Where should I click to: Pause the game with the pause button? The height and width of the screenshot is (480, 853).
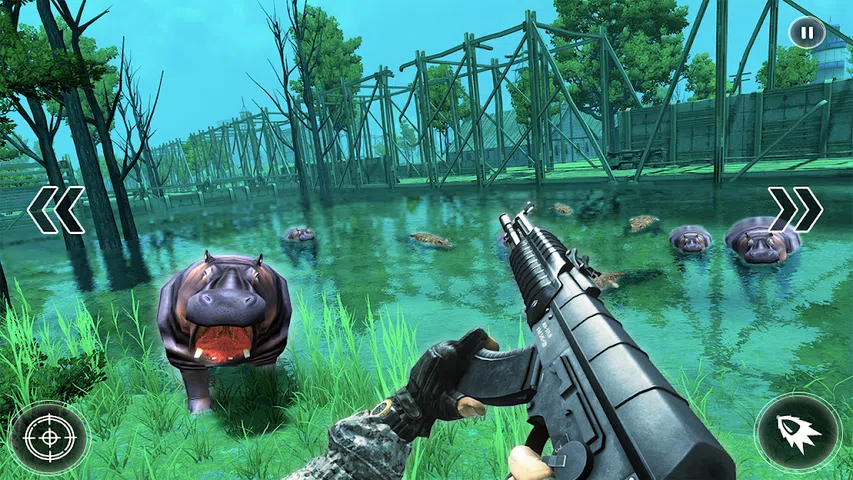click(x=806, y=33)
